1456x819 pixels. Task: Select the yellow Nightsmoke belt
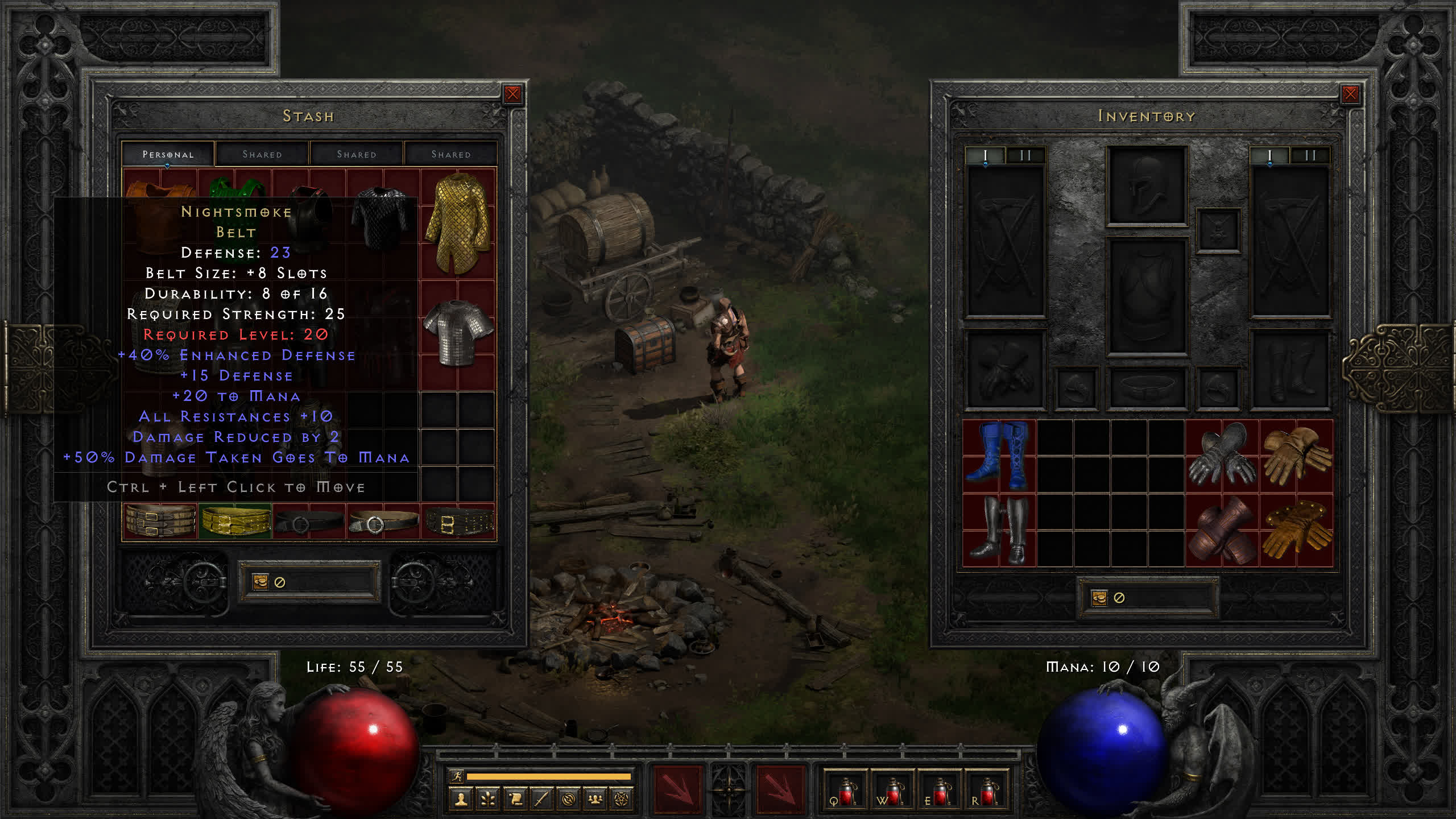click(x=235, y=521)
